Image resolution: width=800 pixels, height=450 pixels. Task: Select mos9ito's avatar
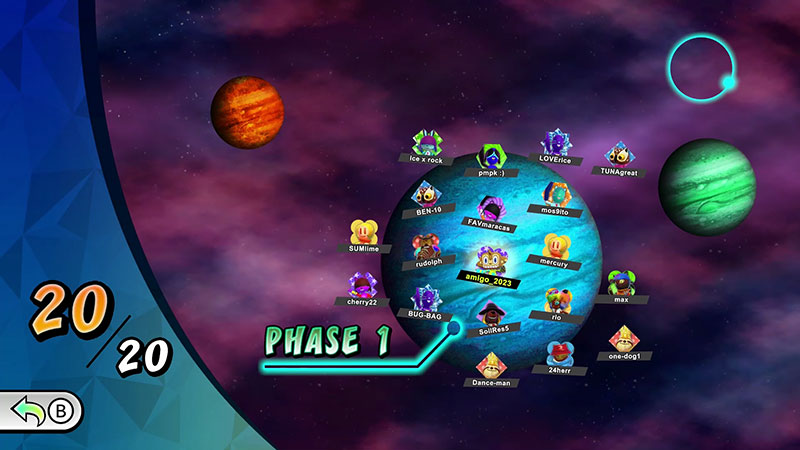(x=555, y=195)
